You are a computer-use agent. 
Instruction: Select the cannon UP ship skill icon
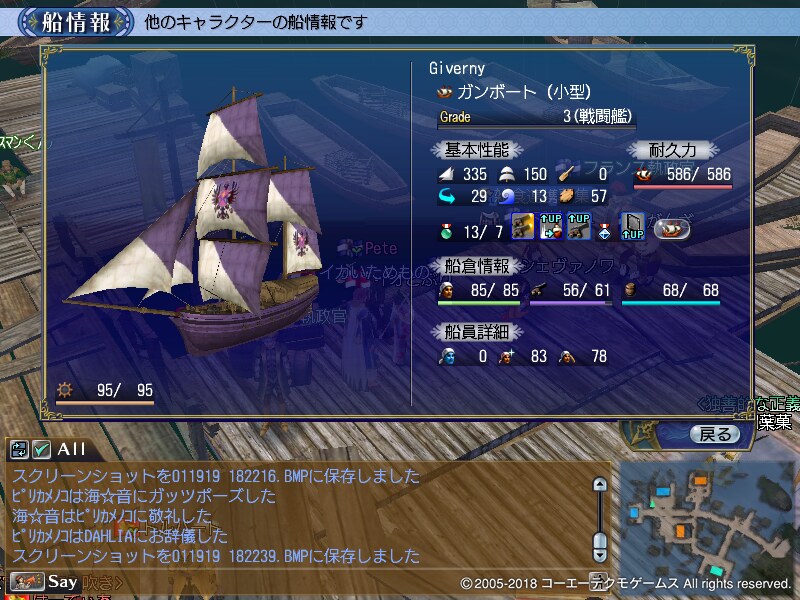coord(578,227)
